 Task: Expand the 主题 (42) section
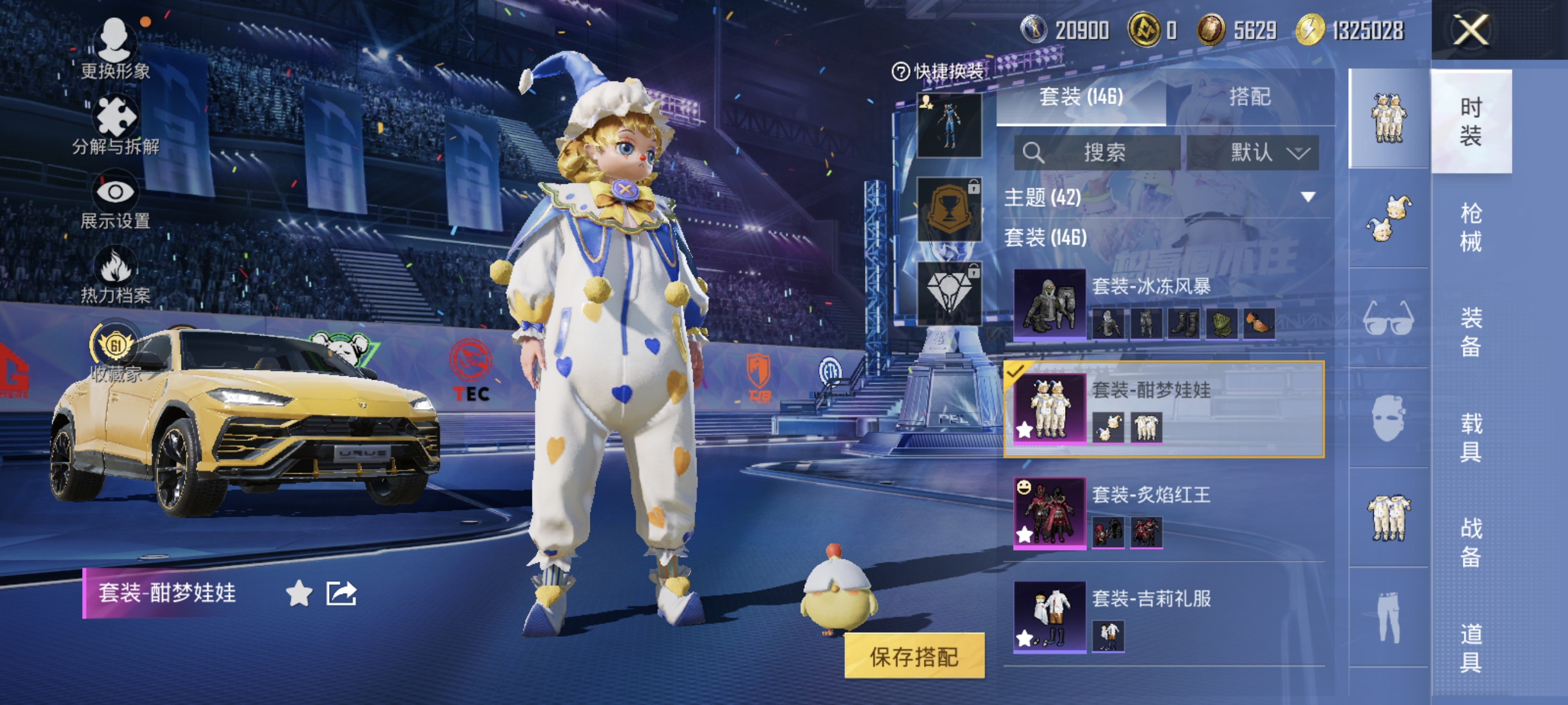click(1307, 197)
